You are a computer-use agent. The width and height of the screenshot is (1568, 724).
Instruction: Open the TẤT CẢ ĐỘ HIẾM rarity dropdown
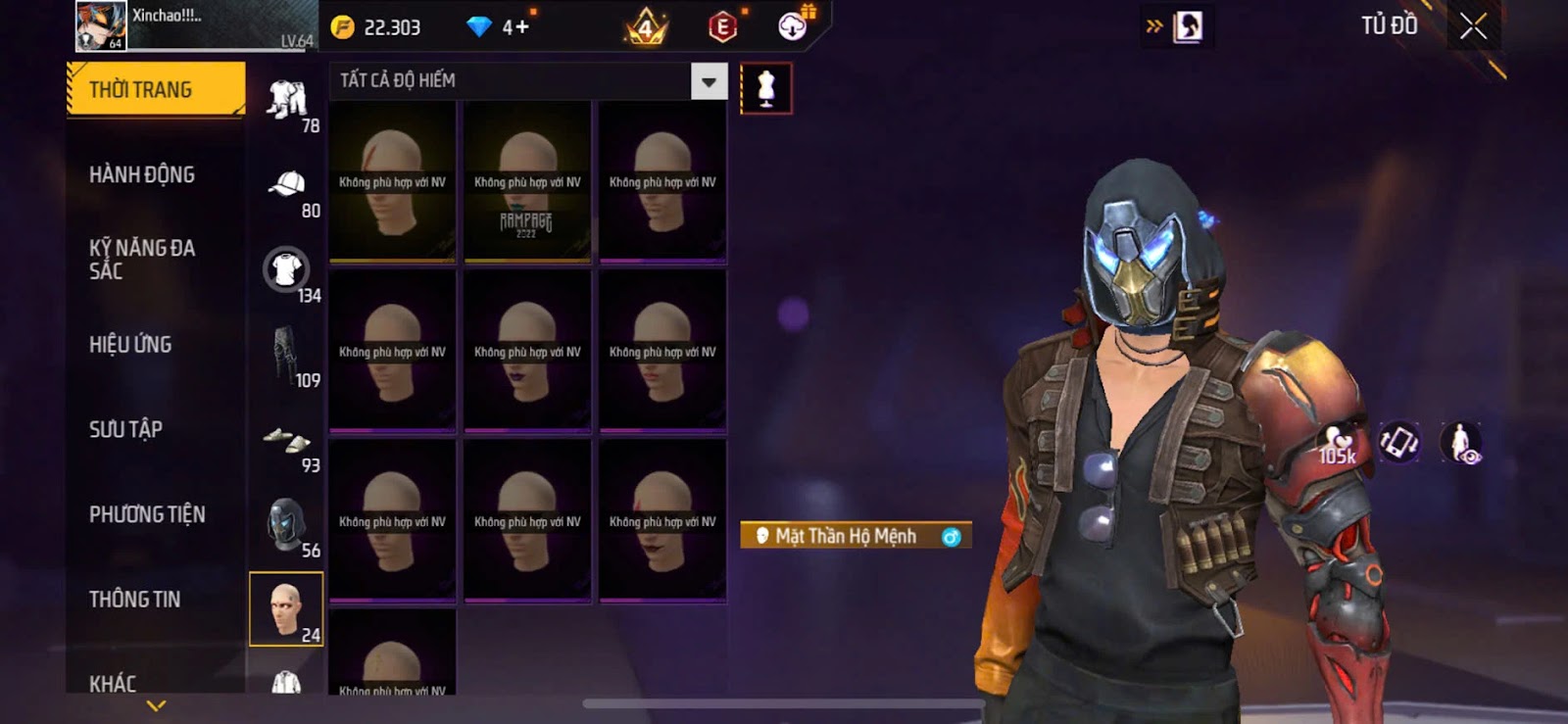tap(709, 81)
